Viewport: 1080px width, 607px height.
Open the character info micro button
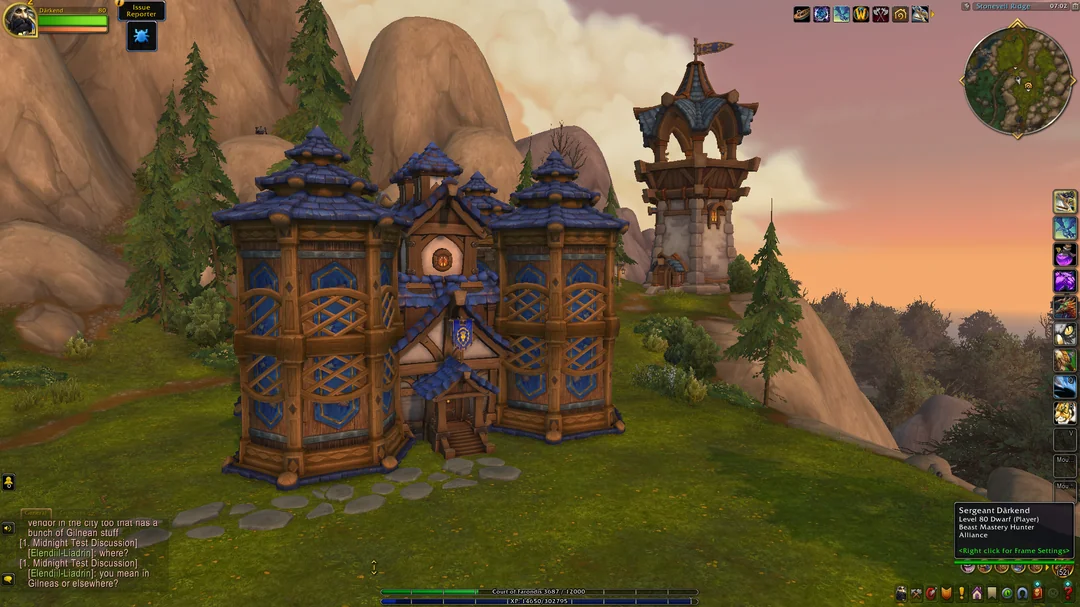coord(901,594)
